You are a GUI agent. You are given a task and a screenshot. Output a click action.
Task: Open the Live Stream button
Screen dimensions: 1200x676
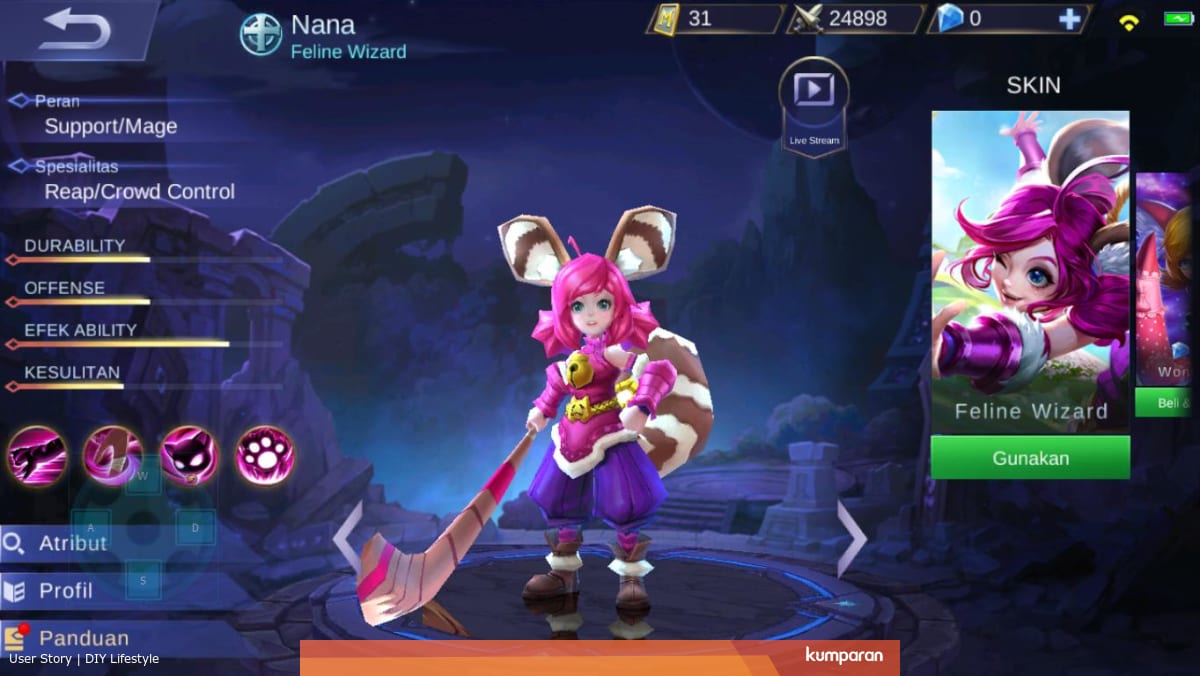pyautogui.click(x=813, y=101)
